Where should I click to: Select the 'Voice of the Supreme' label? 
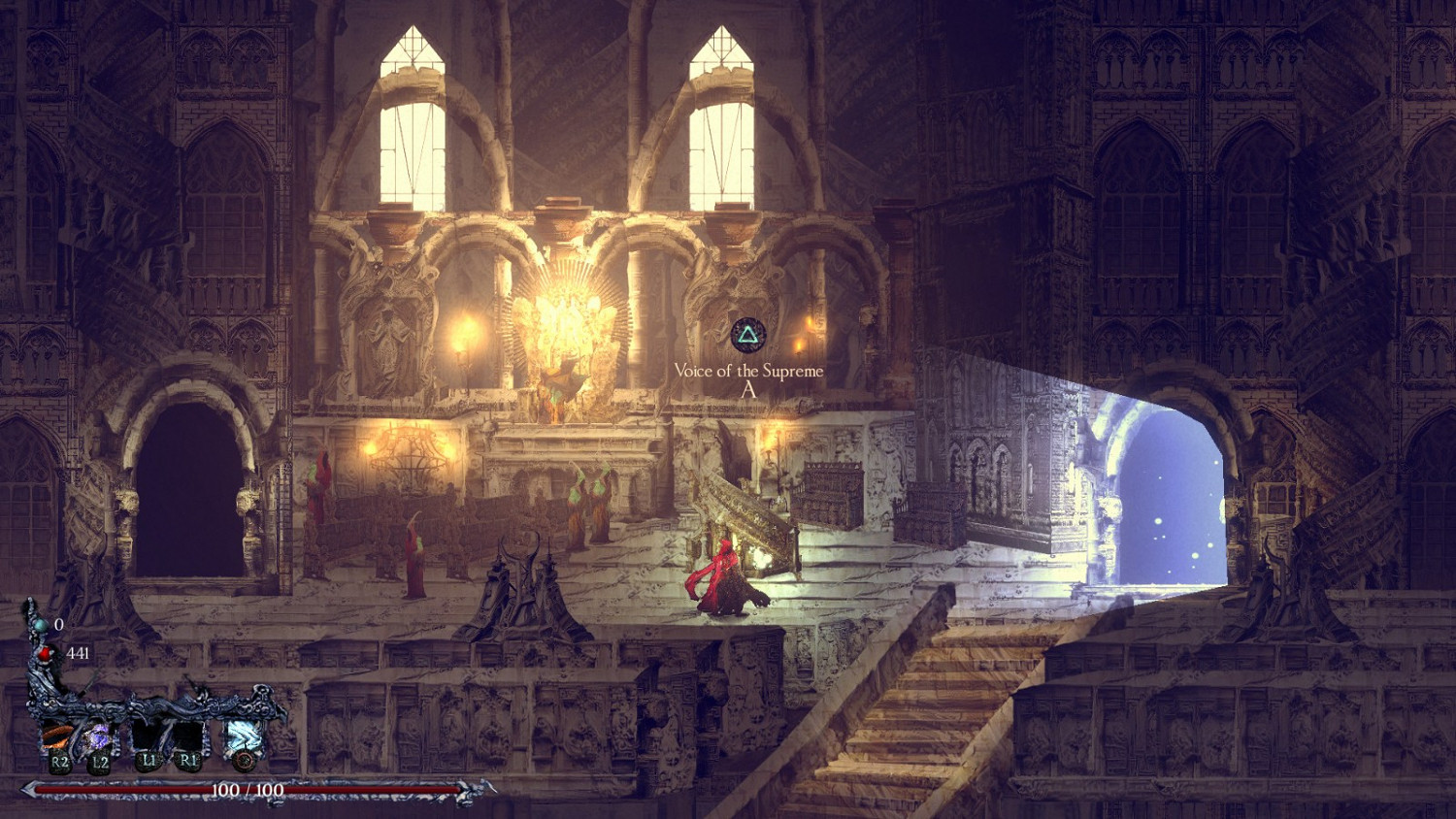(x=747, y=369)
